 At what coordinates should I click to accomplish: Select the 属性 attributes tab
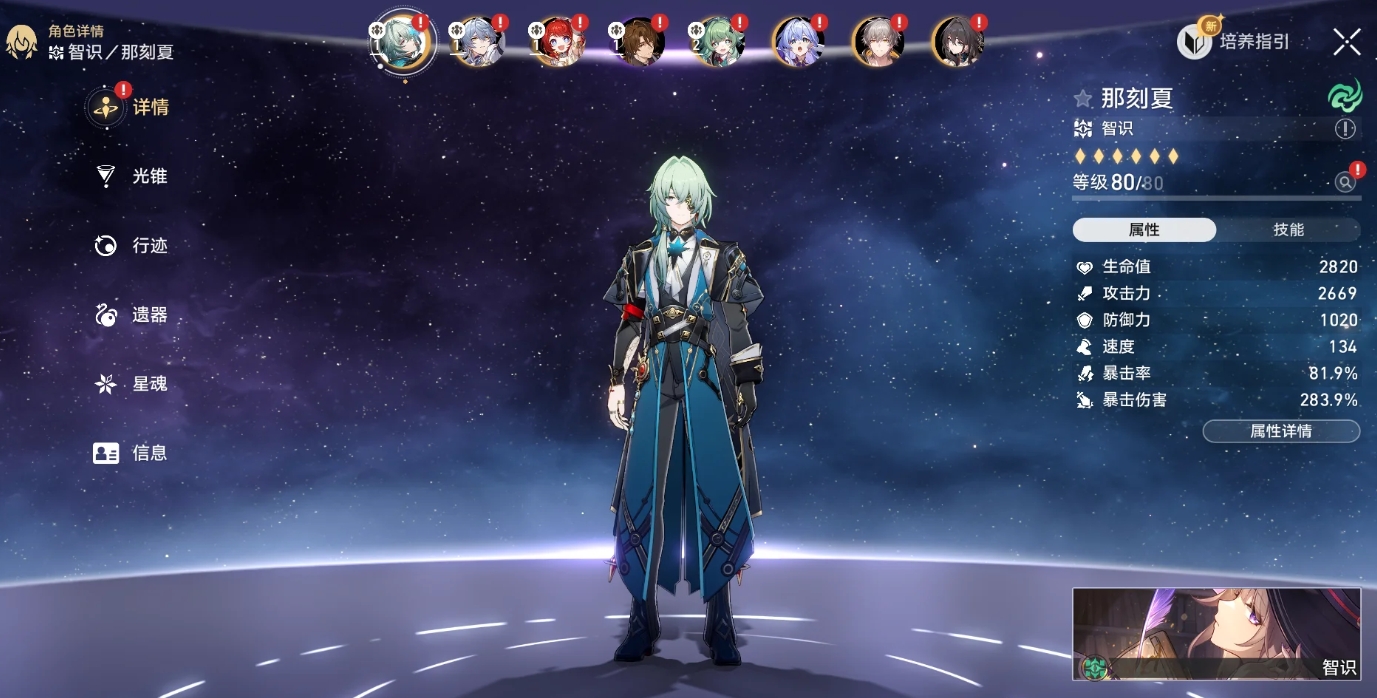tap(1144, 230)
